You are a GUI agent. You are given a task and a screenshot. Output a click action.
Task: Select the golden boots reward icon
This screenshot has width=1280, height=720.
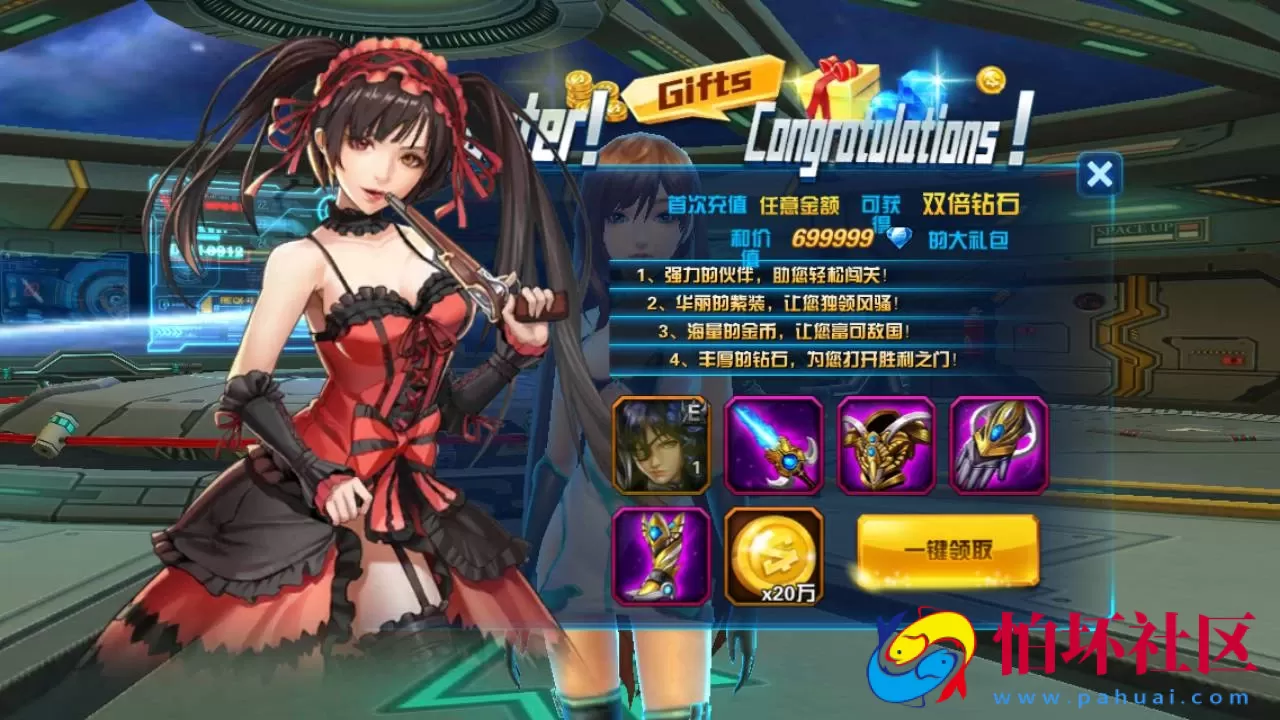click(662, 556)
